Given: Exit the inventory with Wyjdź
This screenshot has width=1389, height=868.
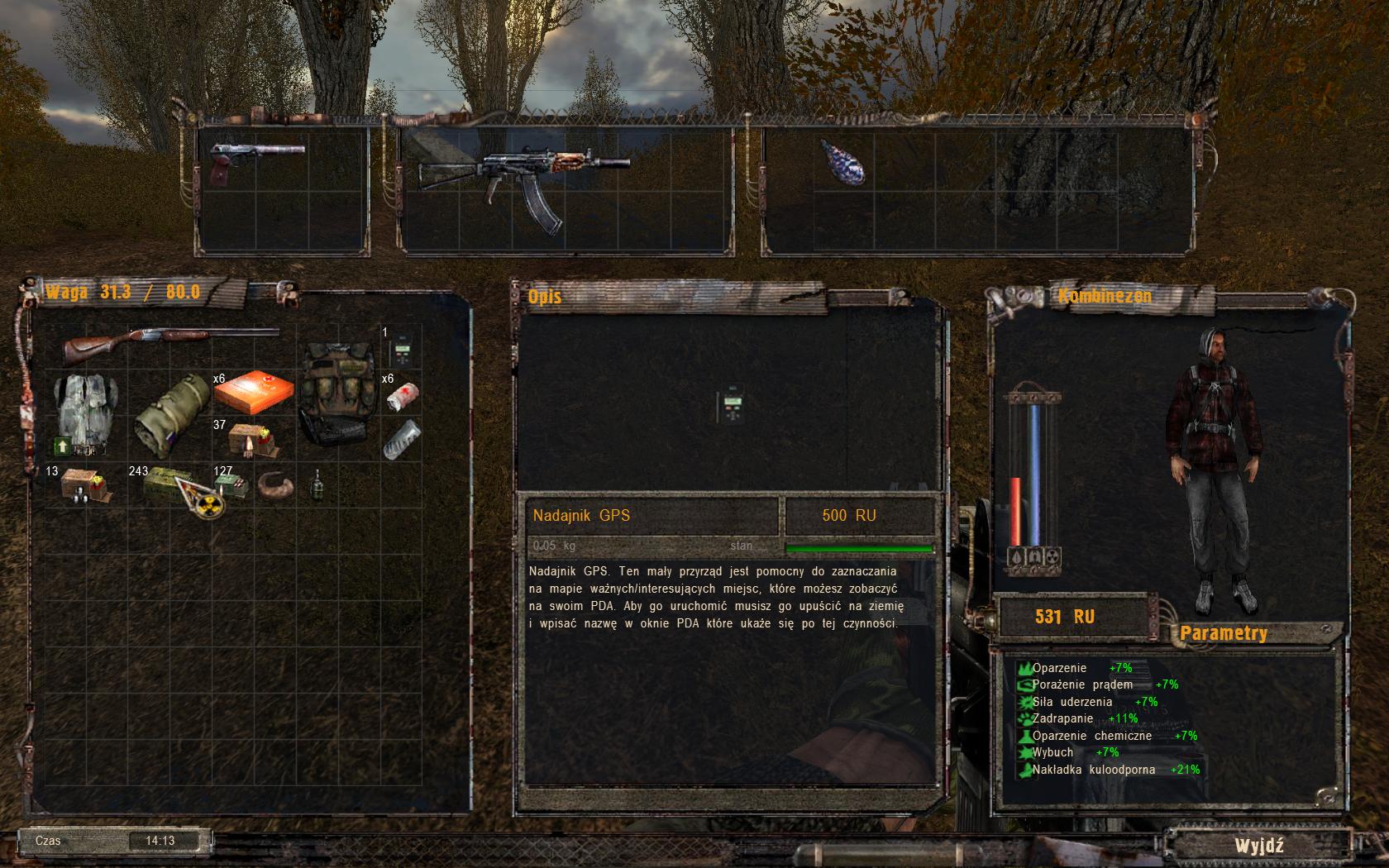Looking at the screenshot, I should 1258,845.
